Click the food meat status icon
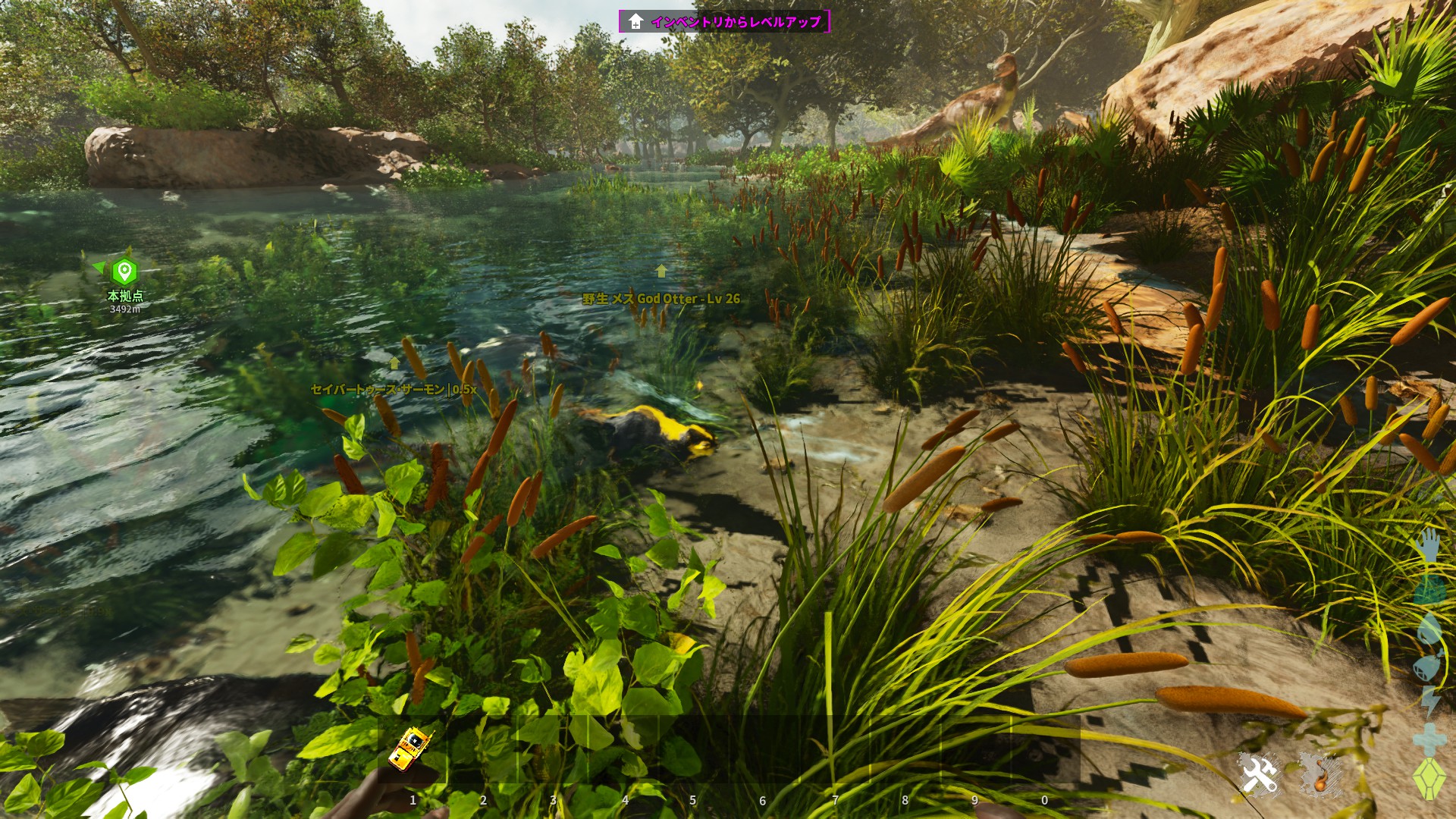 pyautogui.click(x=1429, y=667)
